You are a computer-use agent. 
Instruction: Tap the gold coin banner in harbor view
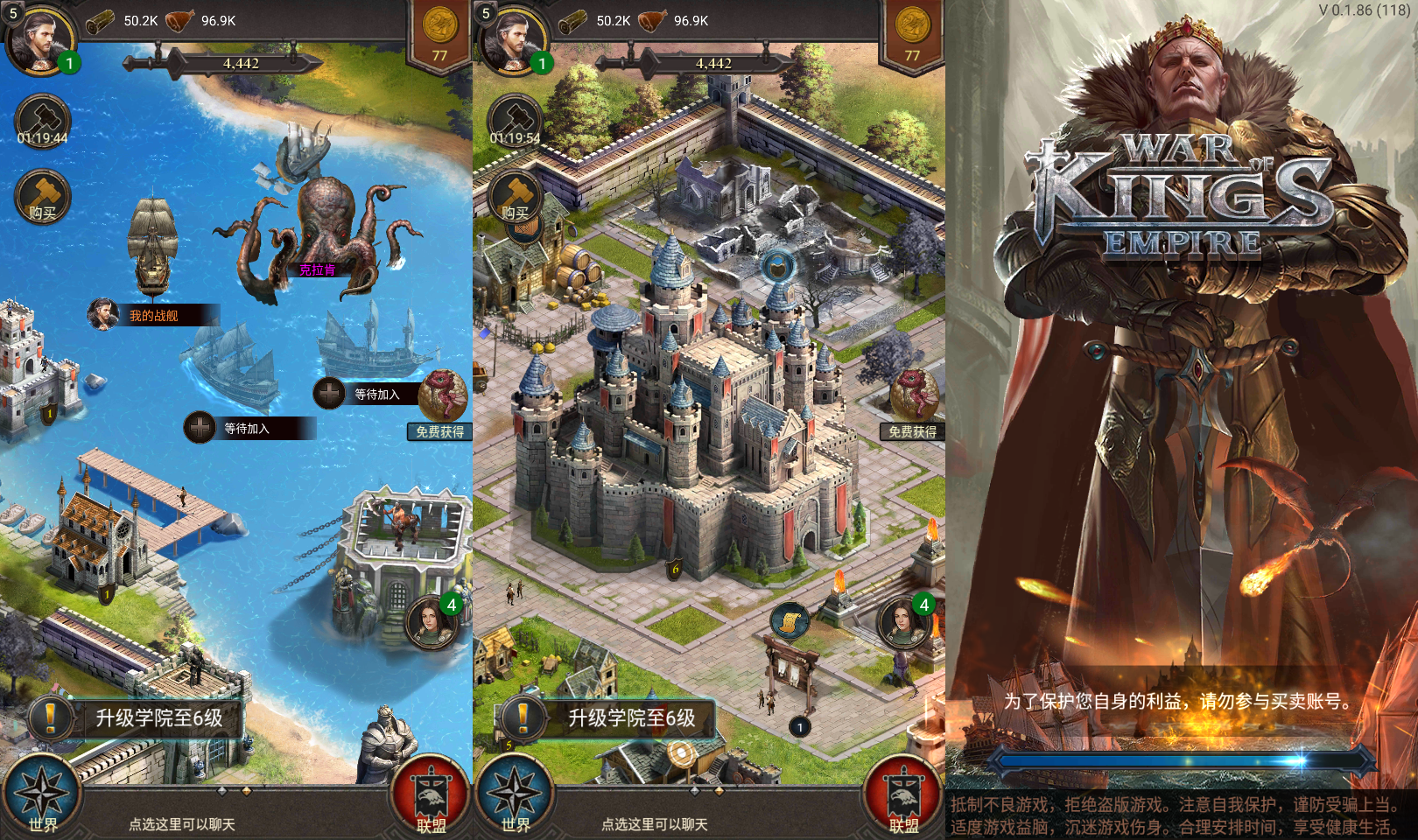click(x=439, y=35)
